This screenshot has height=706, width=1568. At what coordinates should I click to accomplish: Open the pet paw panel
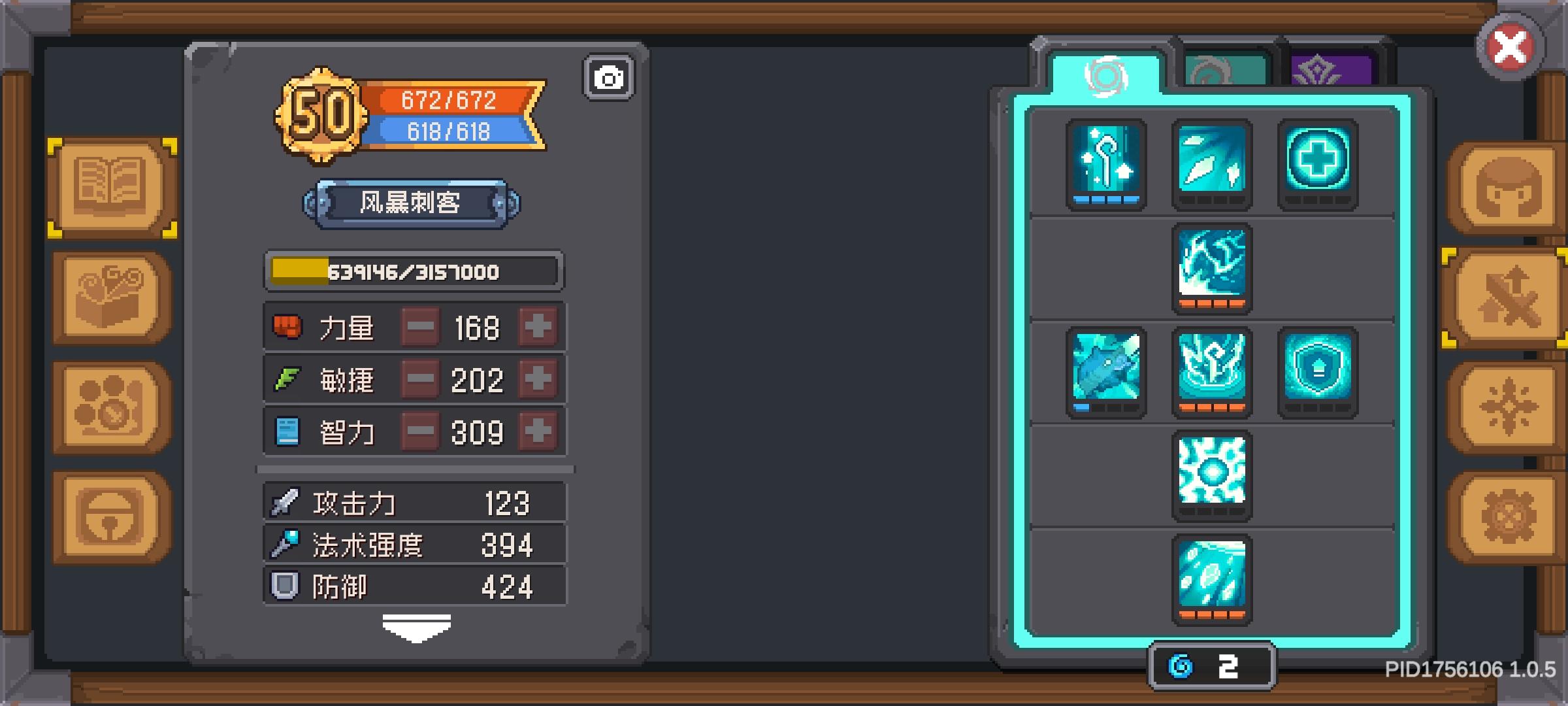tap(111, 405)
